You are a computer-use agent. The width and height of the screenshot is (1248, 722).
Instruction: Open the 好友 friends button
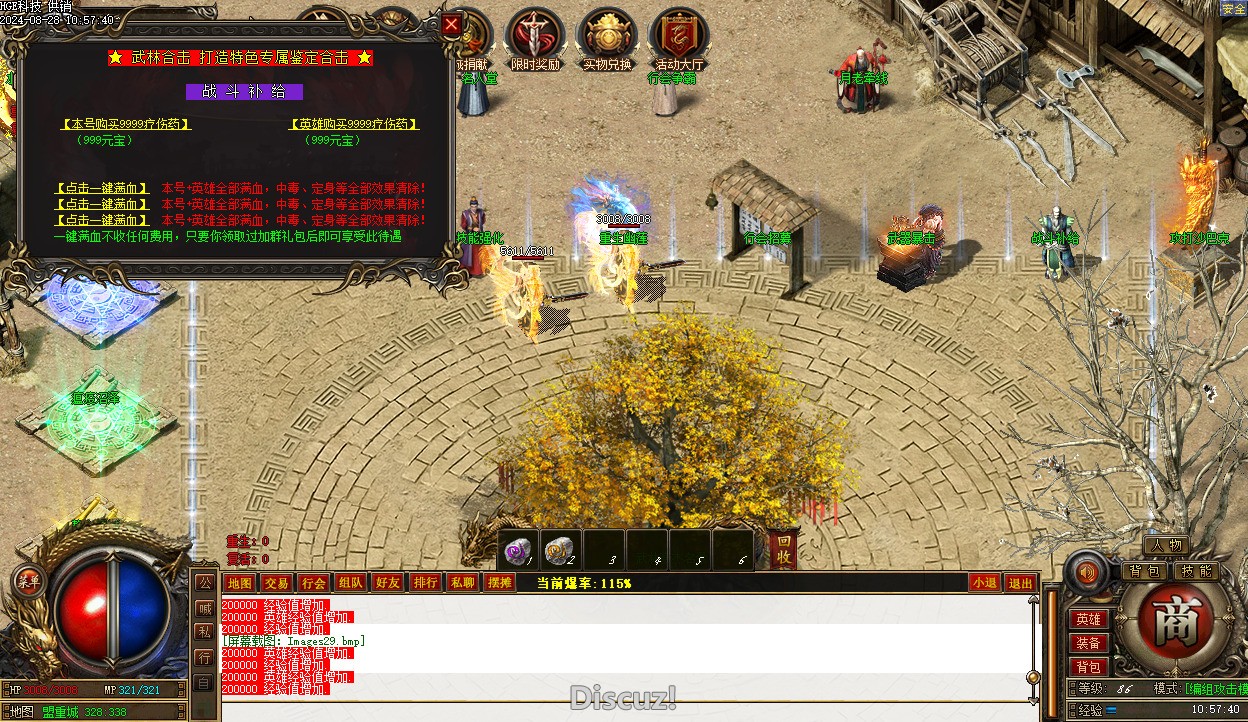(387, 583)
